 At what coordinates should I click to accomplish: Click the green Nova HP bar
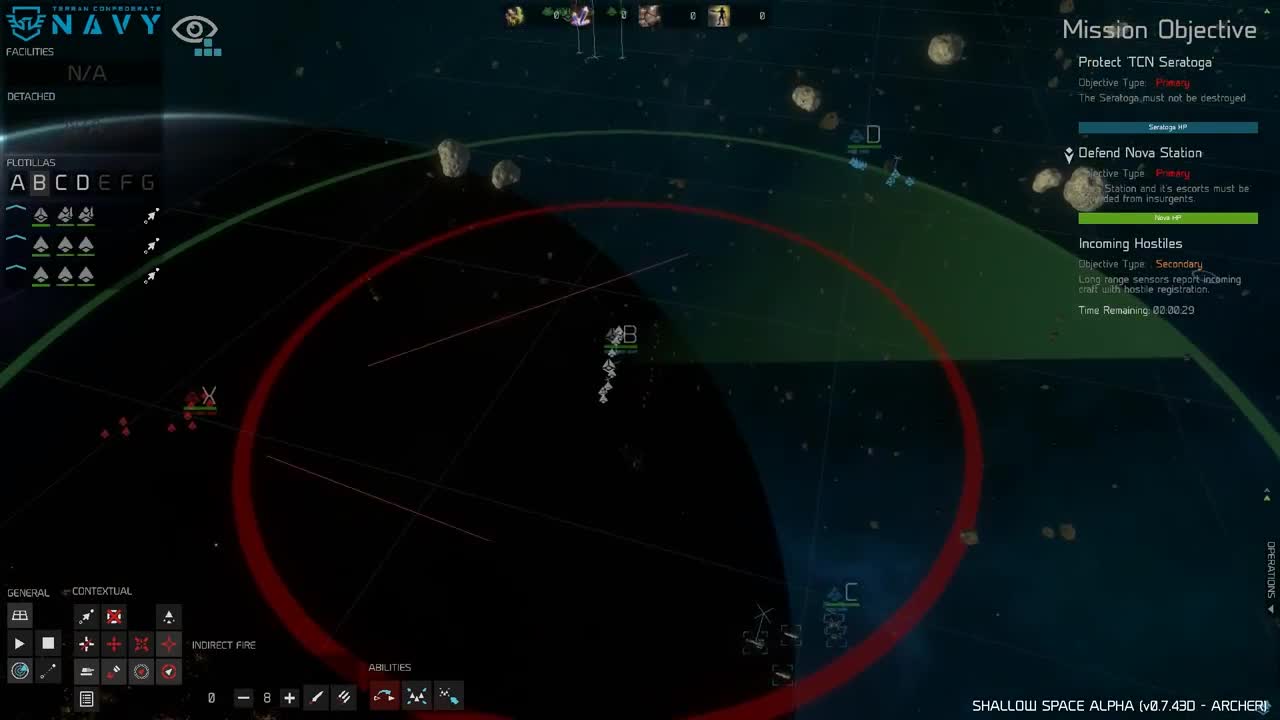(1167, 217)
